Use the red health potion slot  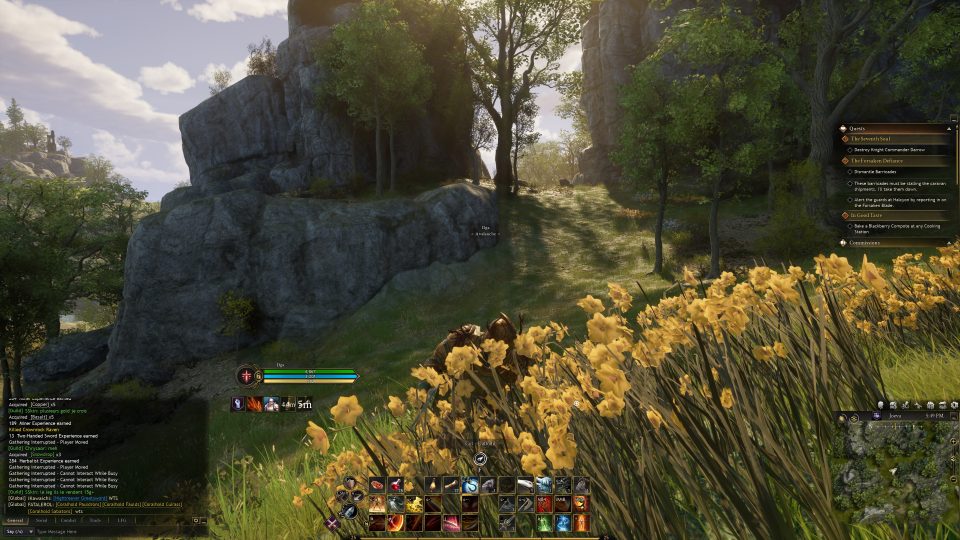(x=396, y=485)
